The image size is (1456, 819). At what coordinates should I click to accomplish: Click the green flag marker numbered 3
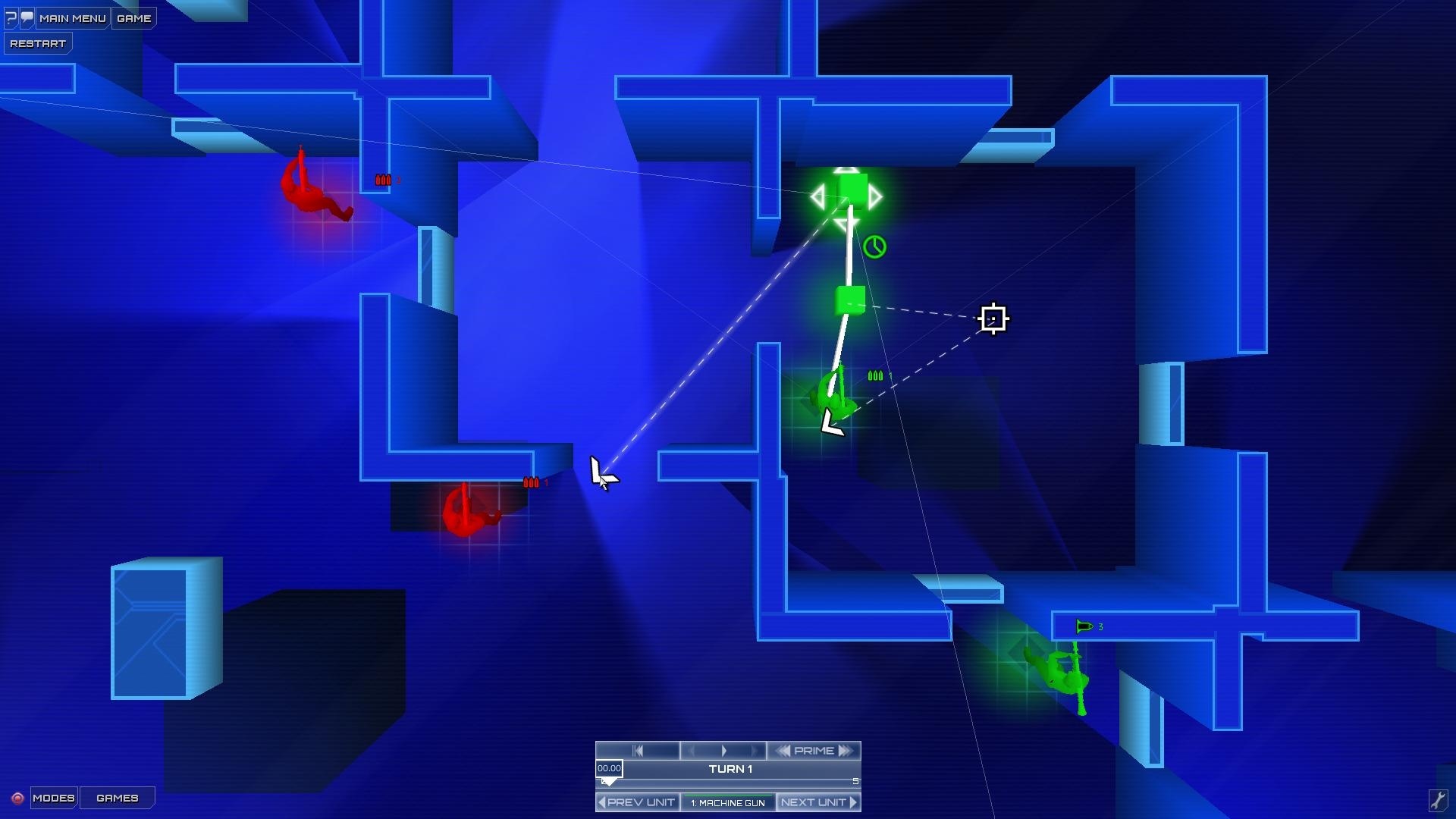pyautogui.click(x=1083, y=626)
